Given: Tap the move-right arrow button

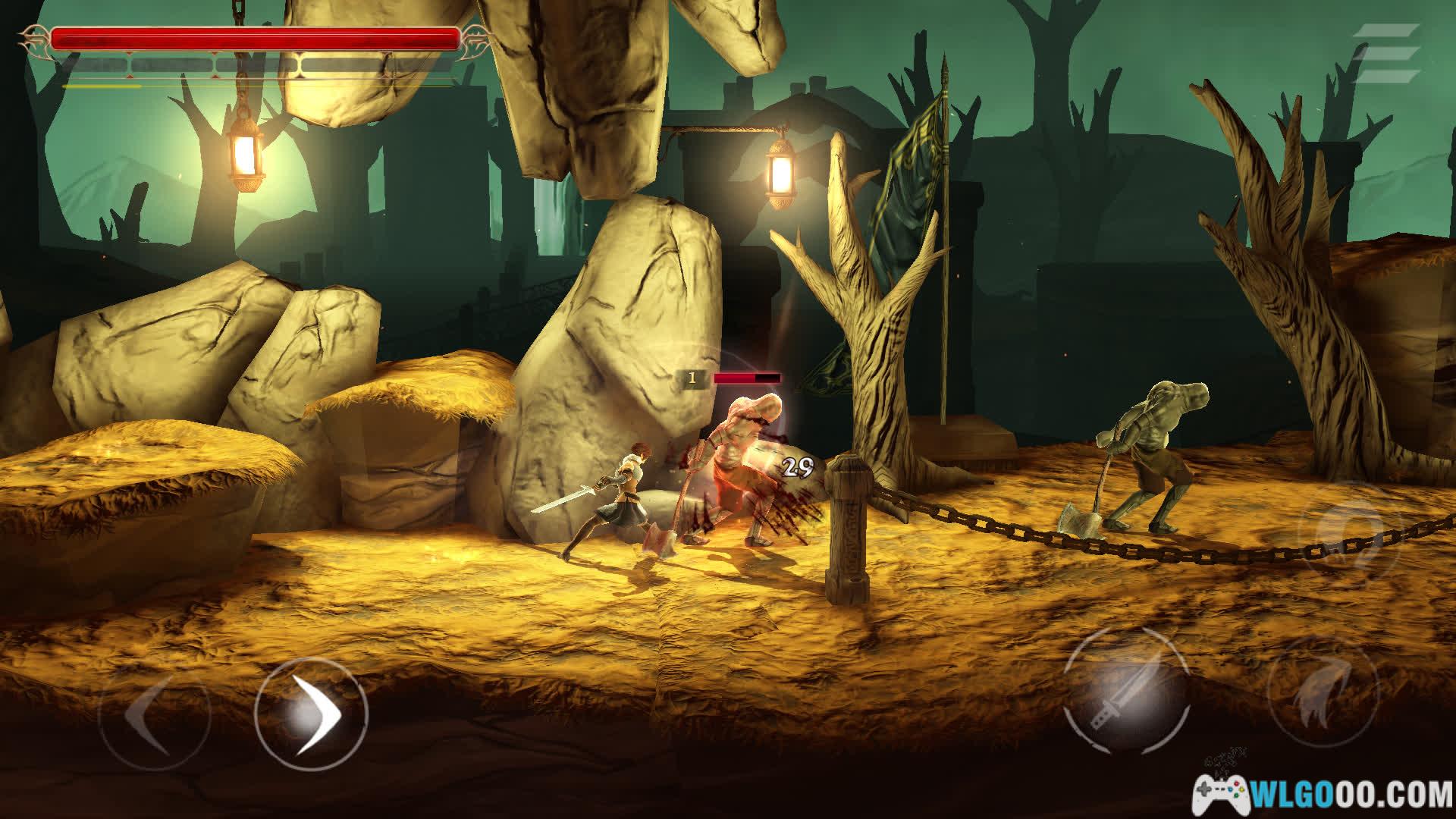Looking at the screenshot, I should point(311,714).
